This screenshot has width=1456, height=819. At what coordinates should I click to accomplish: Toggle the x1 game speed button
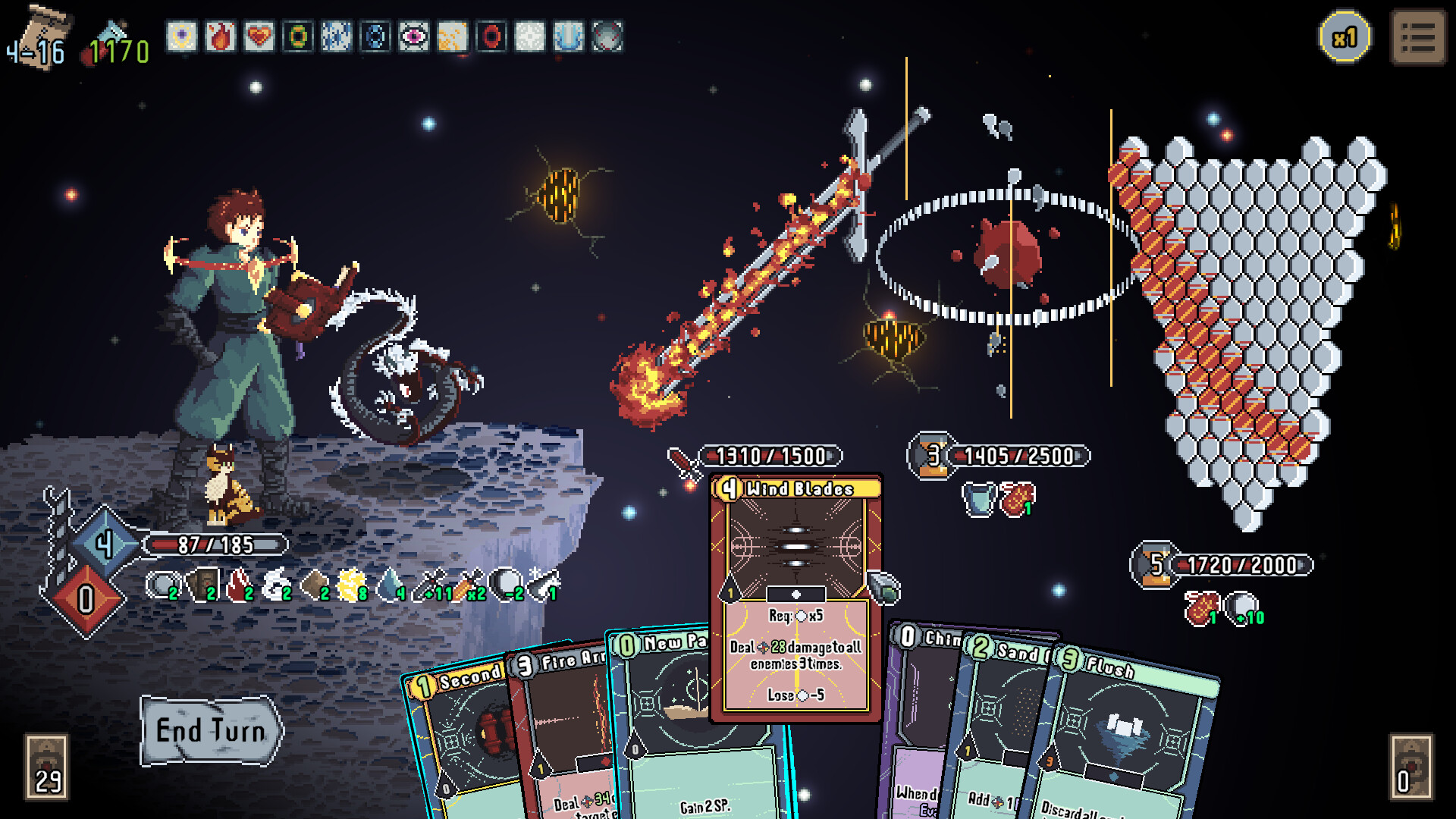coord(1345,37)
